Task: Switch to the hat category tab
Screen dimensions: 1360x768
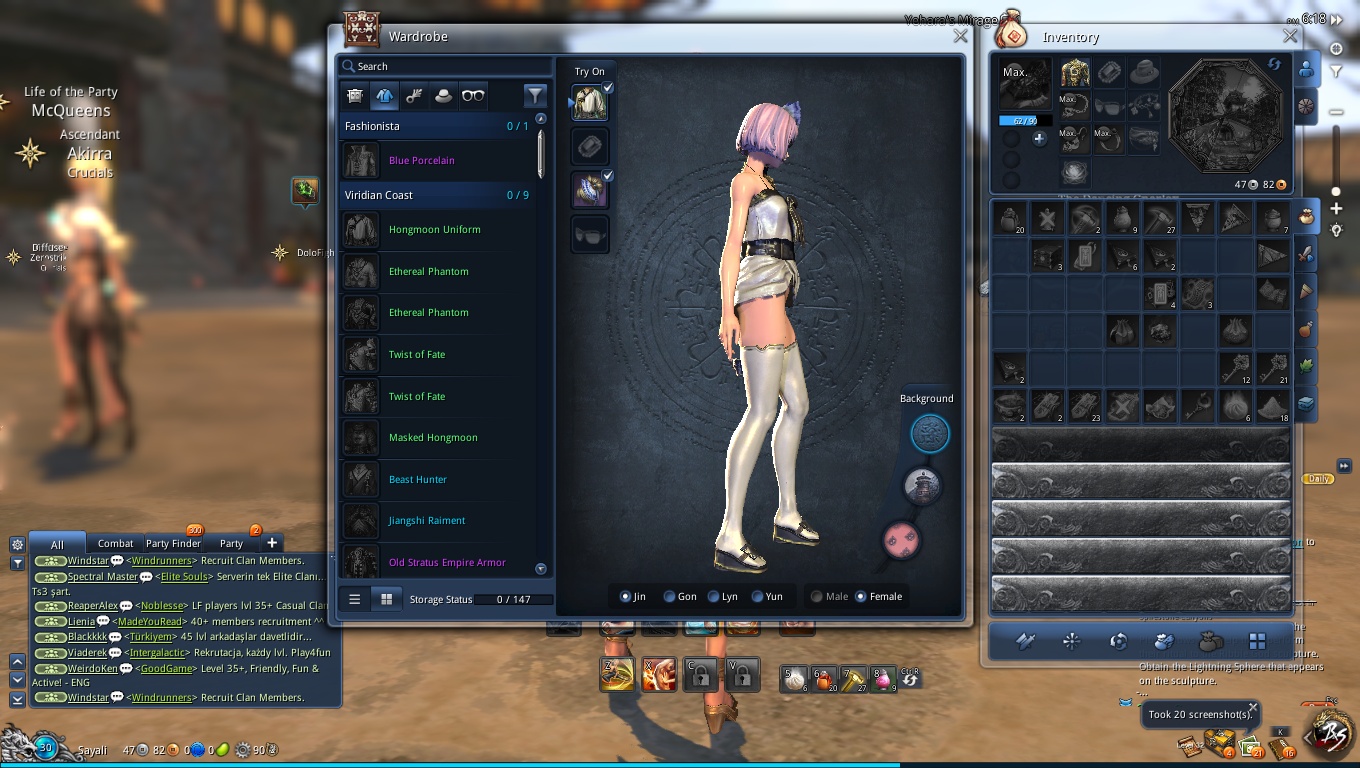Action: [442, 96]
